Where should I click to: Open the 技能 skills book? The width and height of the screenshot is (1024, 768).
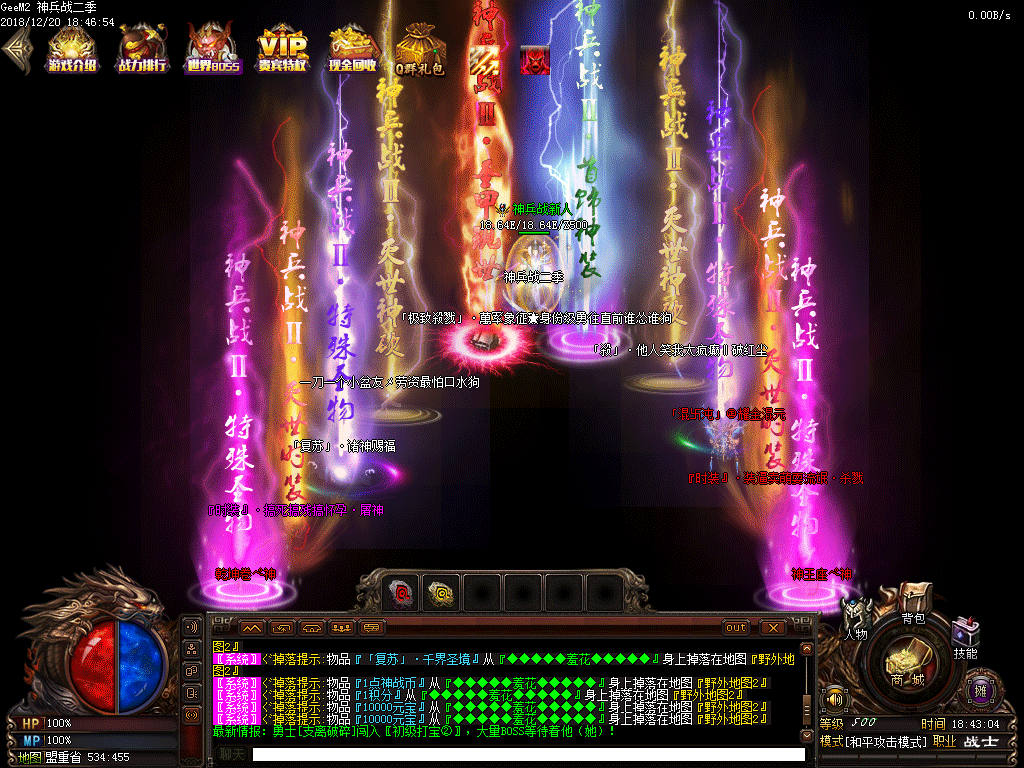coord(964,638)
